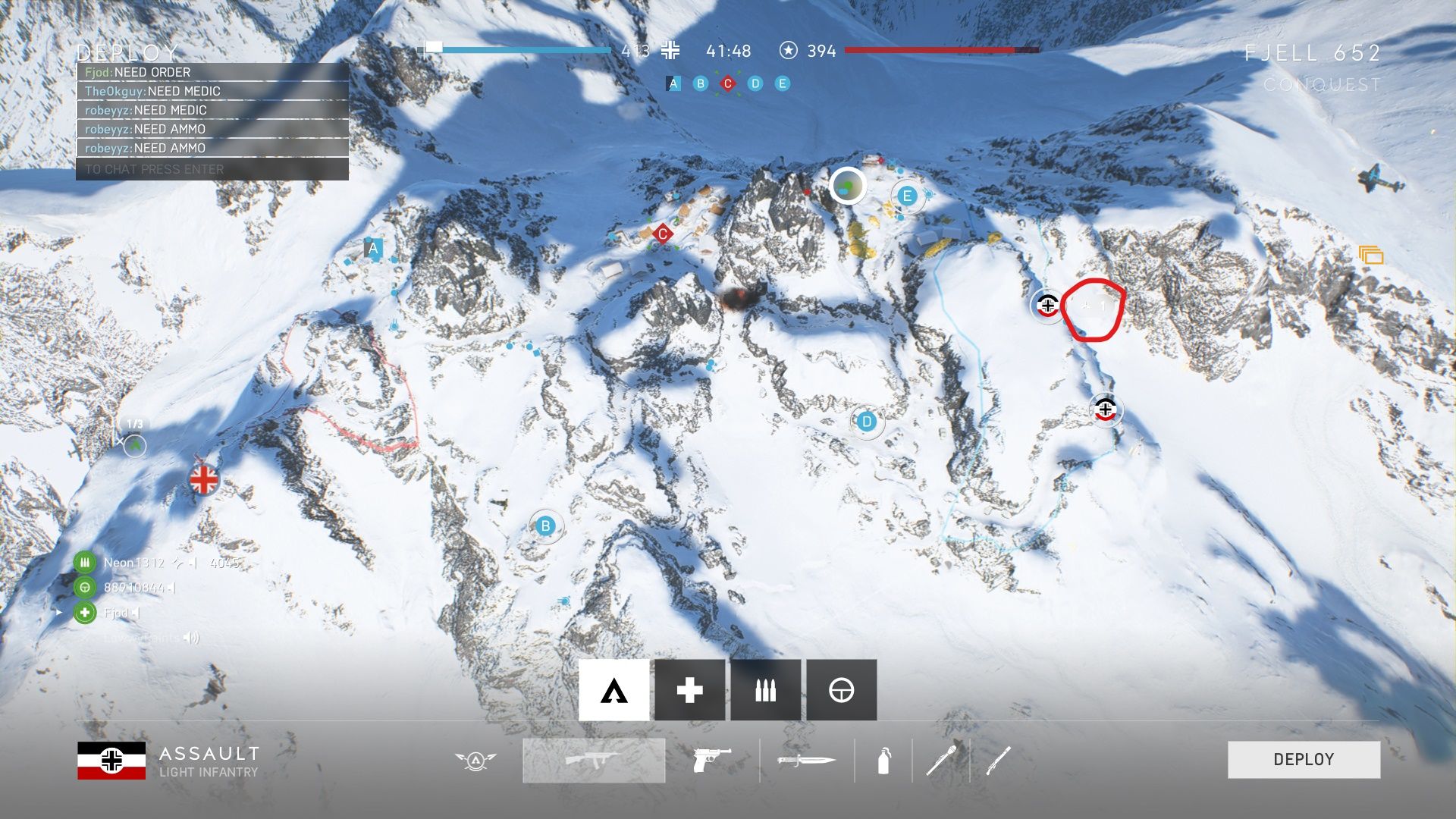Expand squad member Fjod's entry arrow
This screenshot has width=1456, height=819.
(59, 613)
